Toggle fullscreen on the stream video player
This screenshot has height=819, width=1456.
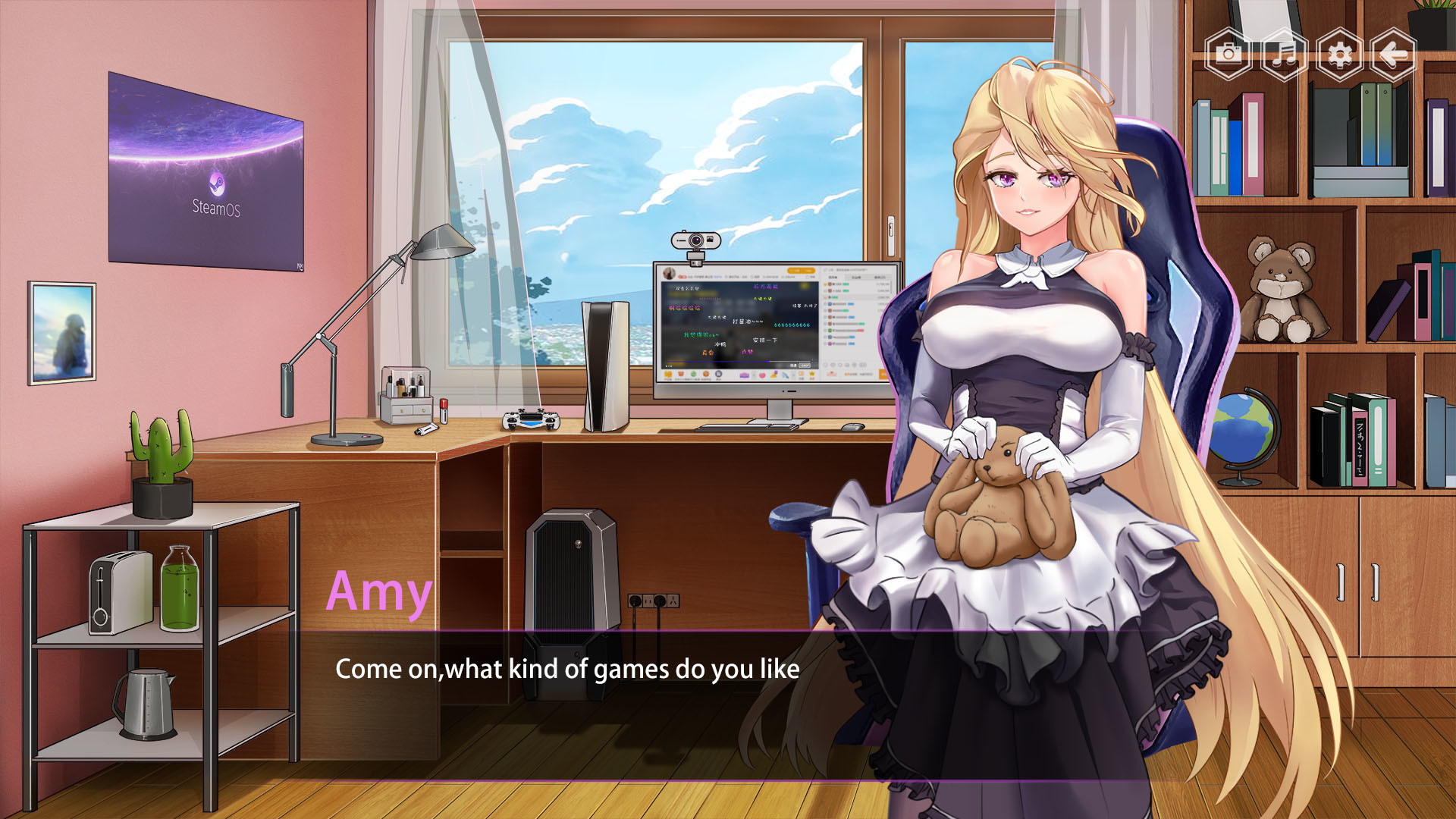[813, 365]
